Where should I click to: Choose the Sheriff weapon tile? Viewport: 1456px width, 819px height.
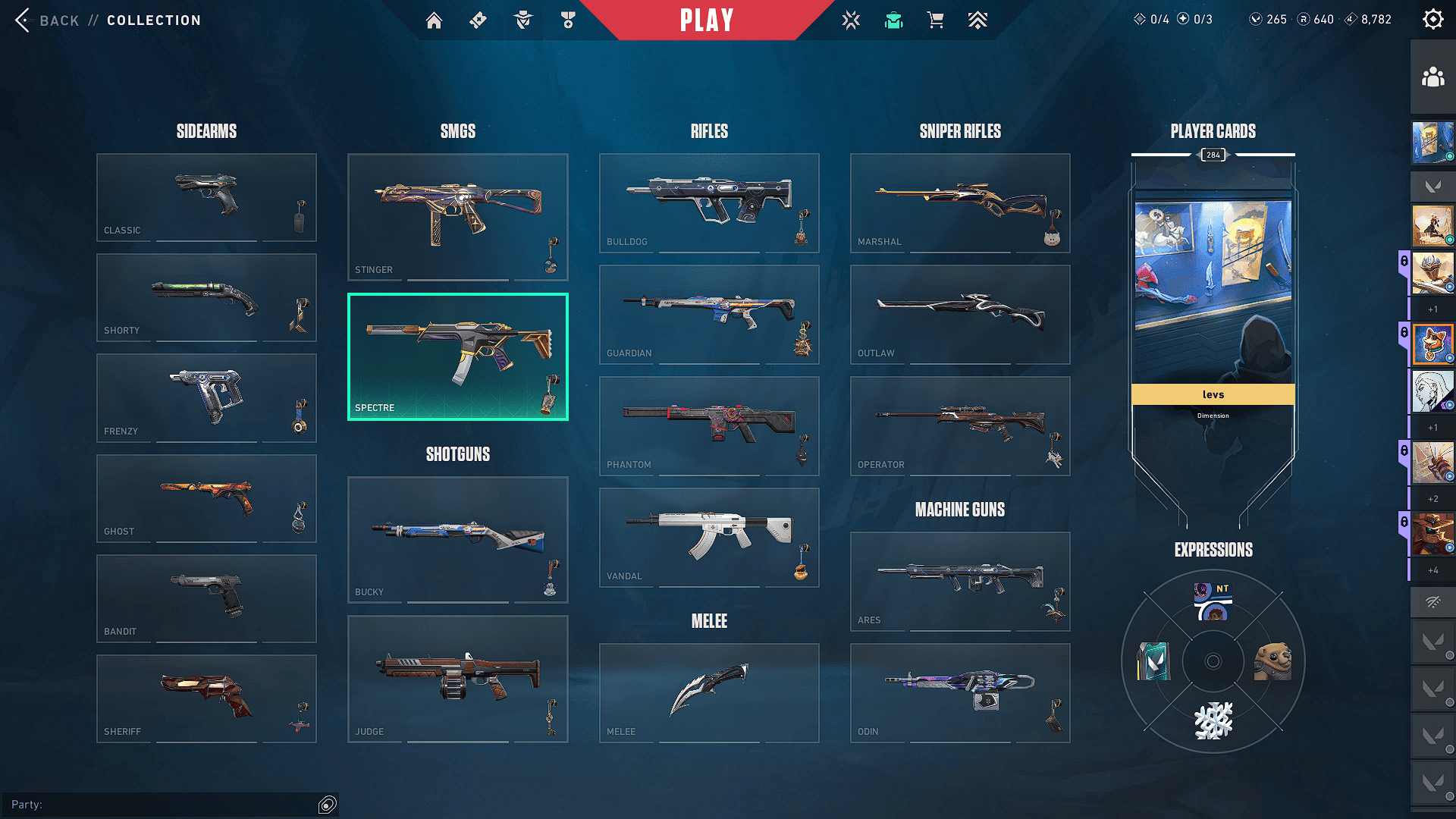point(206,698)
